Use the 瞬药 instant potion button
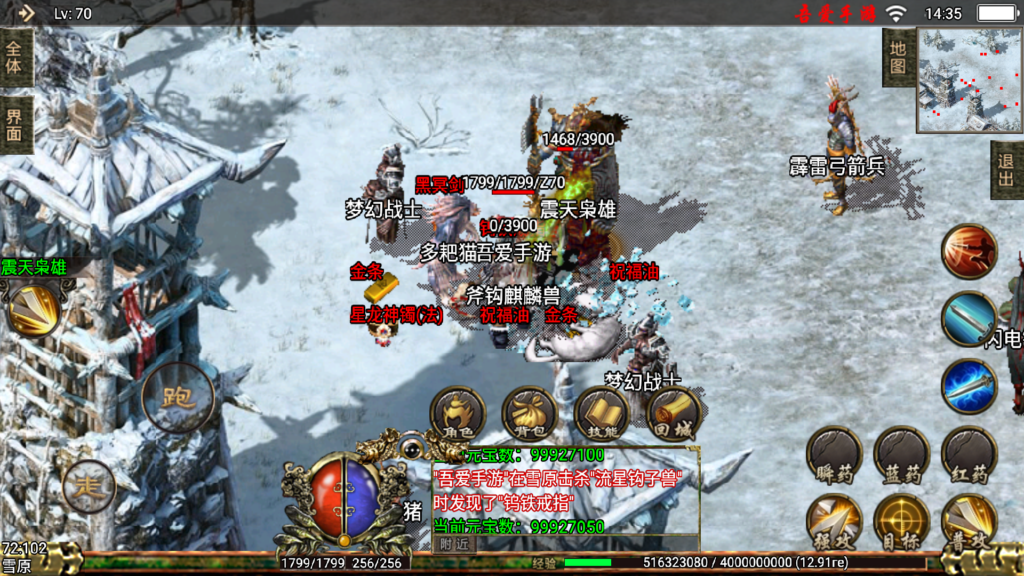The image size is (1024, 576). click(834, 454)
